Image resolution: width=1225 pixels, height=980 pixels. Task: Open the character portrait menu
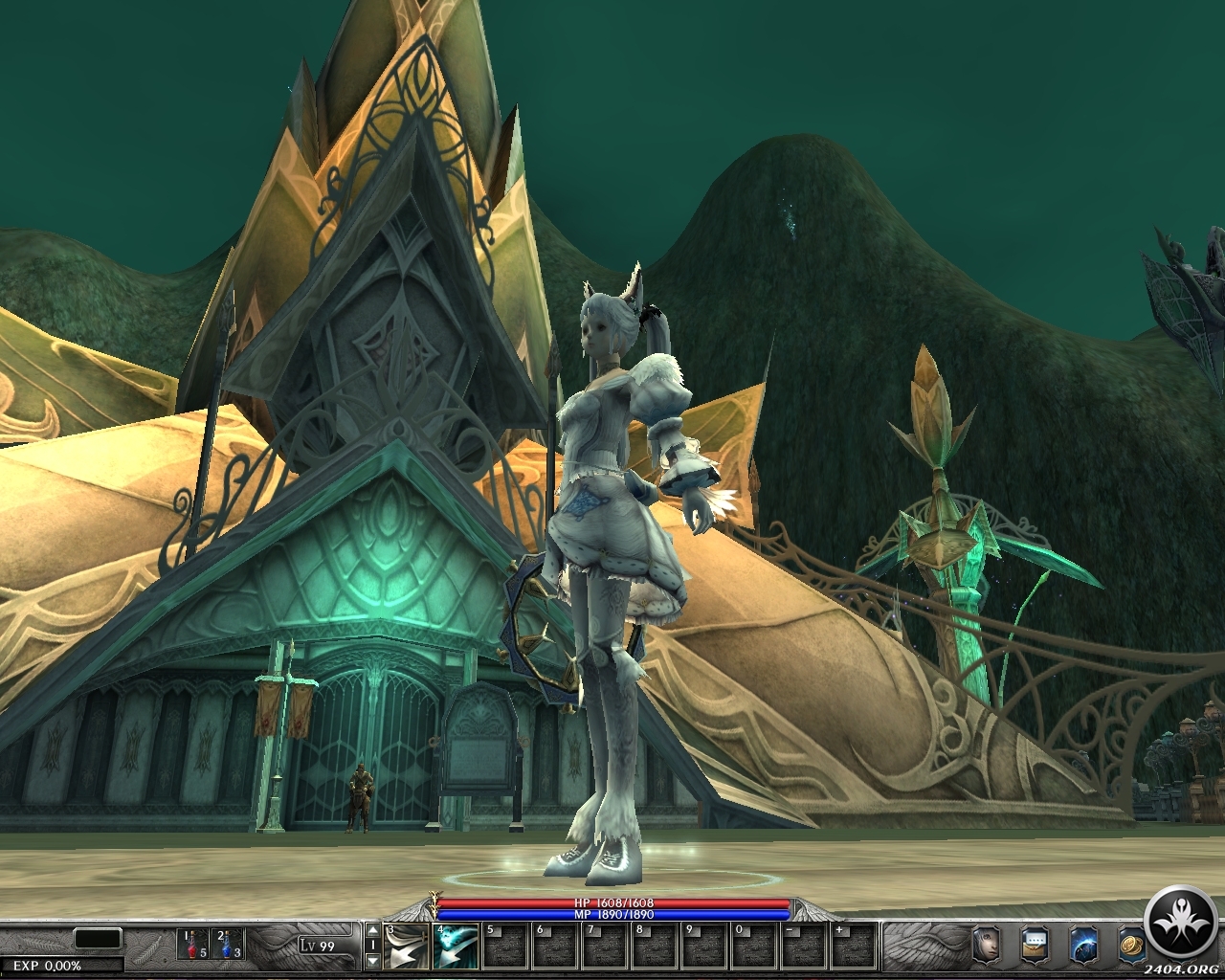click(x=985, y=944)
